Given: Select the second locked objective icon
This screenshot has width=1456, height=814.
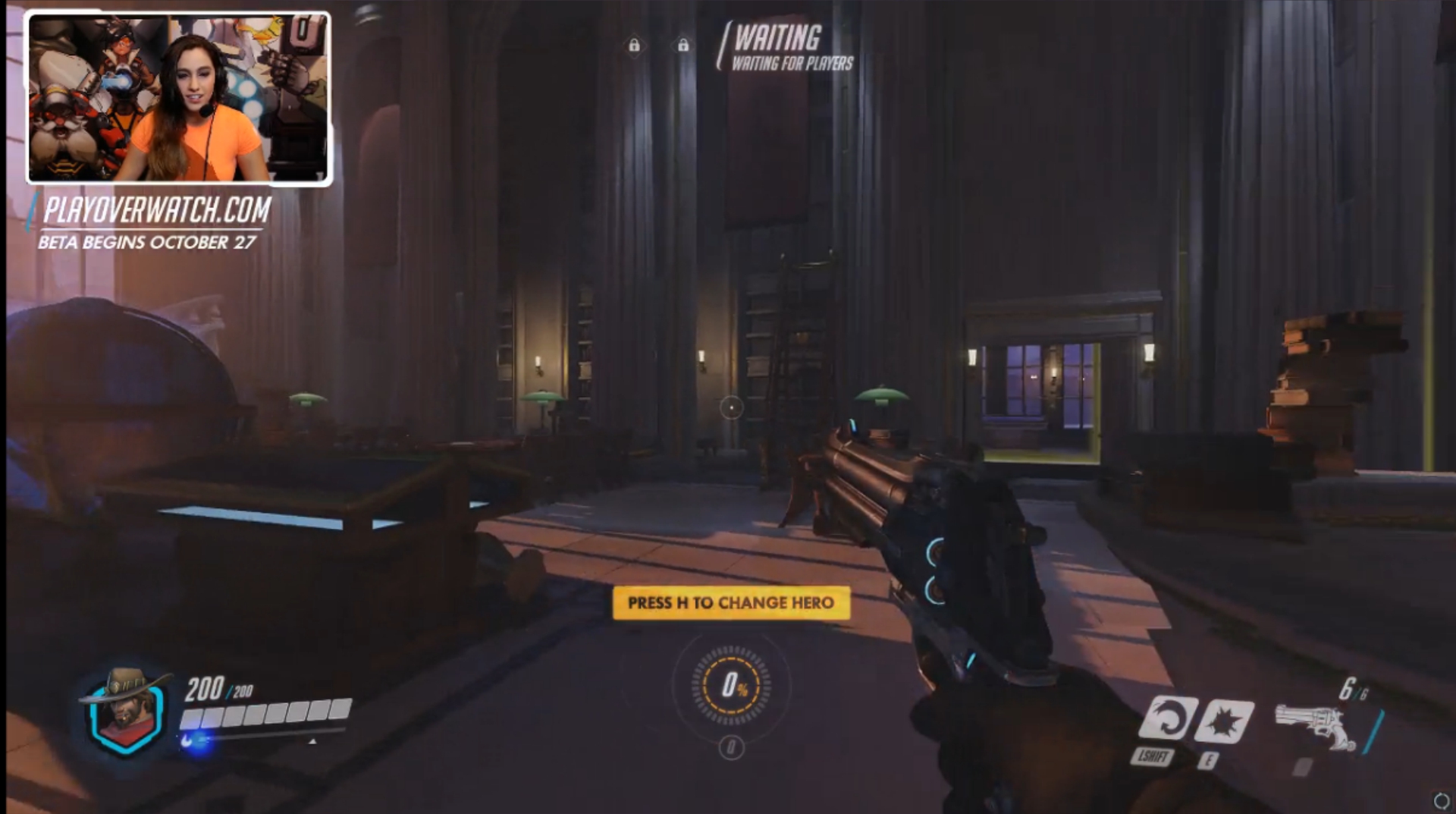Looking at the screenshot, I should (683, 46).
